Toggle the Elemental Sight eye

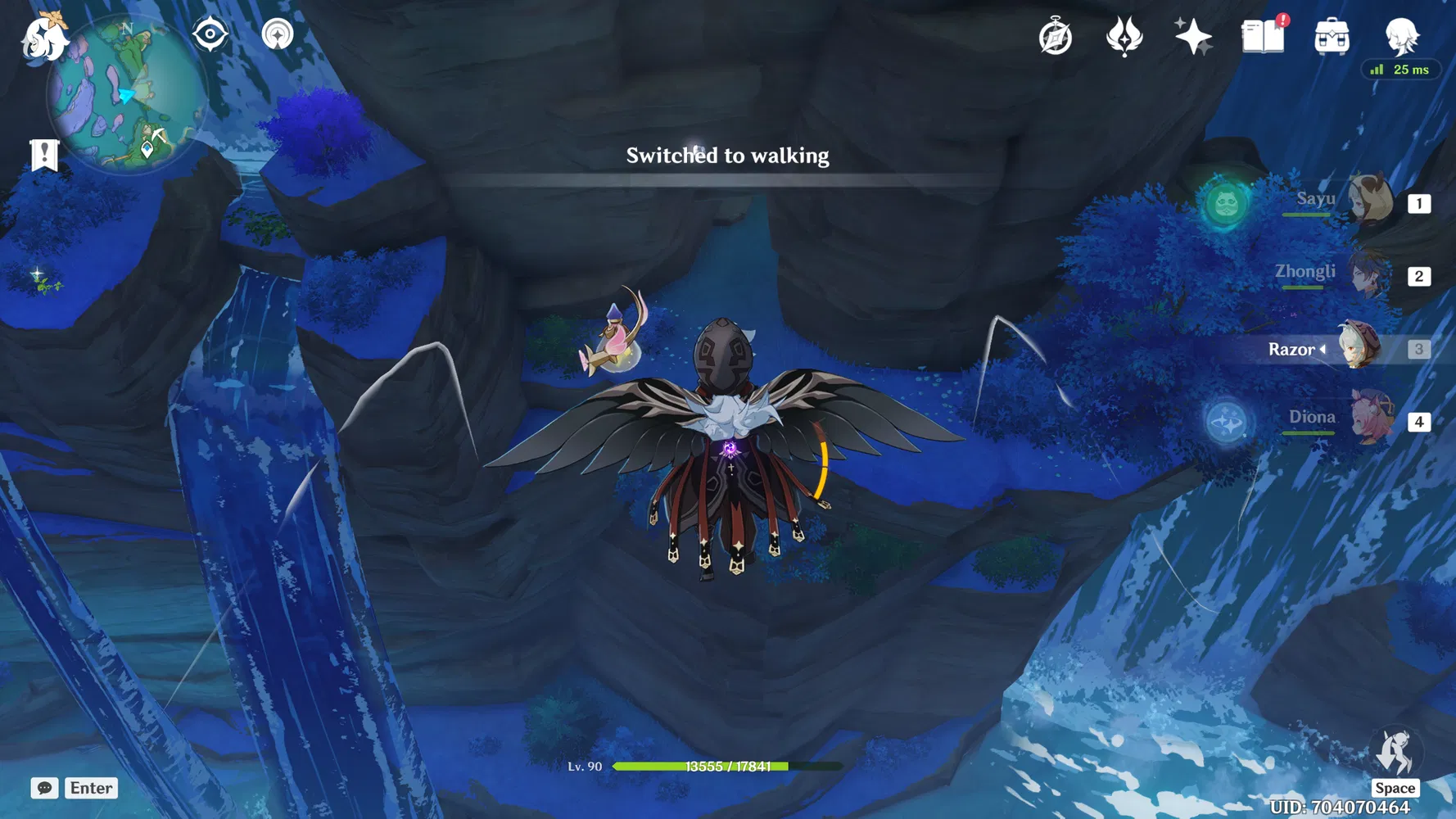(x=212, y=34)
